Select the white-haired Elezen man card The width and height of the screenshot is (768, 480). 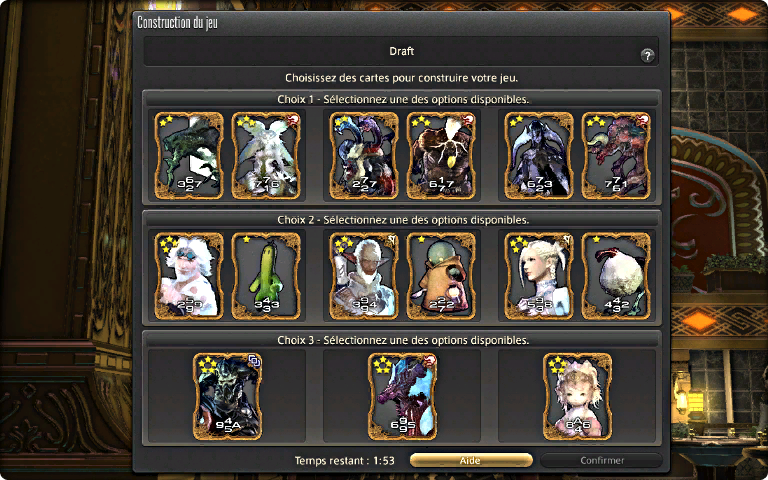point(364,275)
